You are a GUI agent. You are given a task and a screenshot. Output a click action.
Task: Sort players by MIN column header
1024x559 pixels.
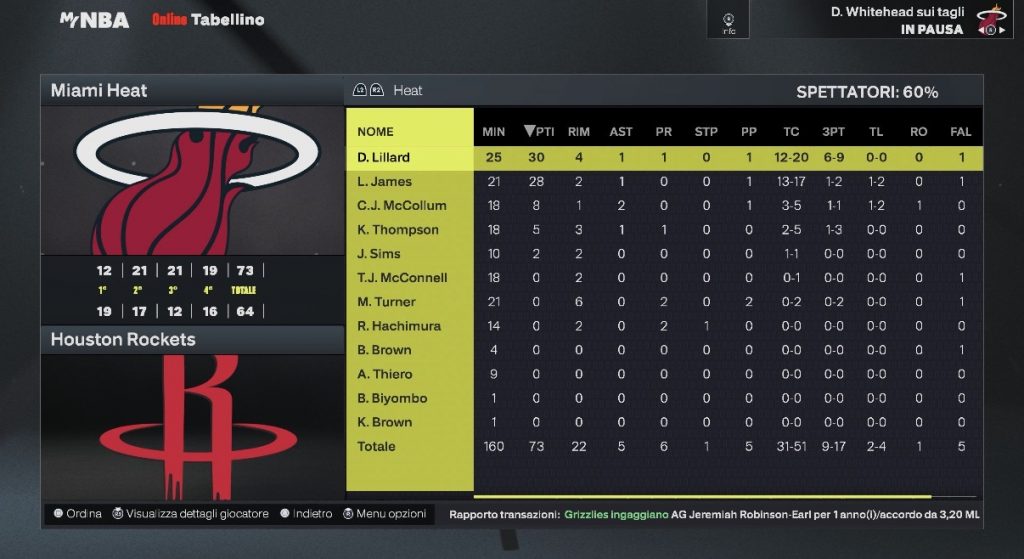point(493,131)
